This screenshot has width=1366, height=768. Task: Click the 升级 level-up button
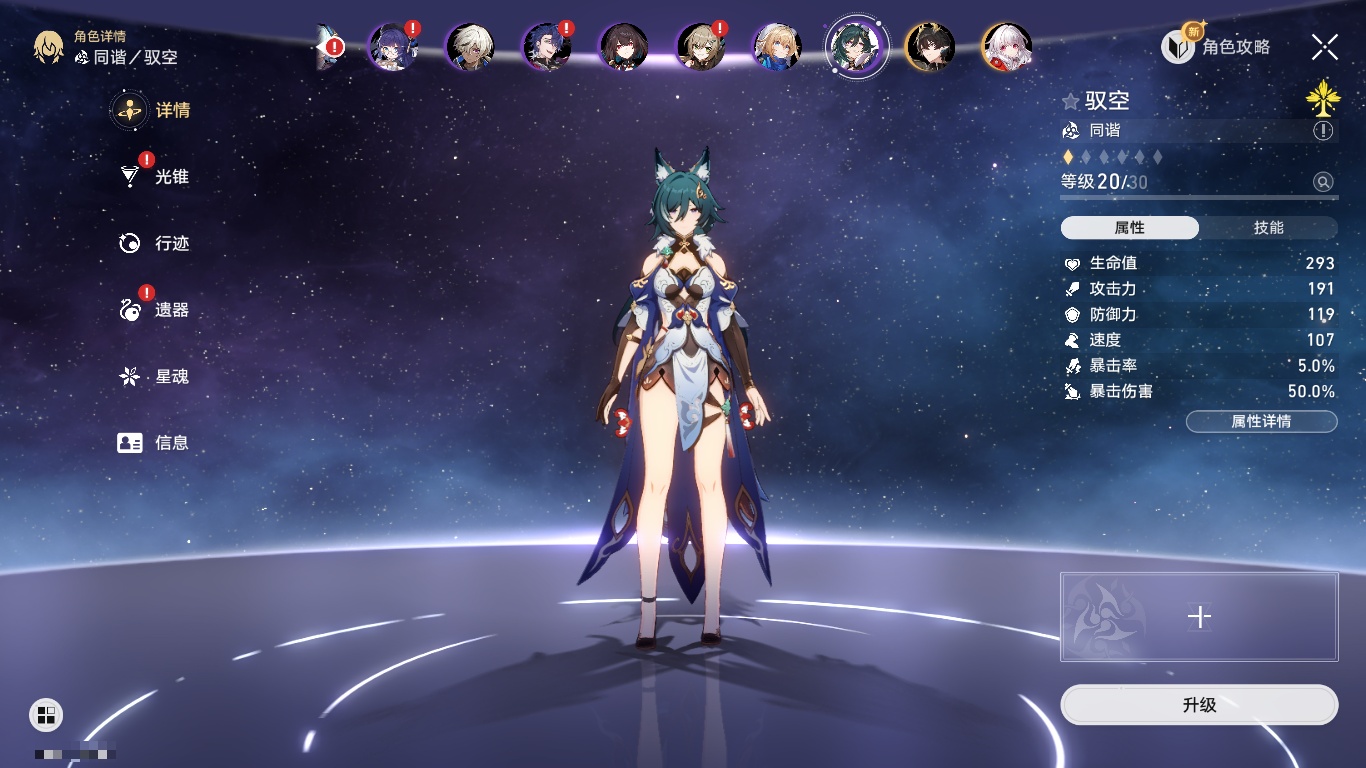[x=1199, y=705]
